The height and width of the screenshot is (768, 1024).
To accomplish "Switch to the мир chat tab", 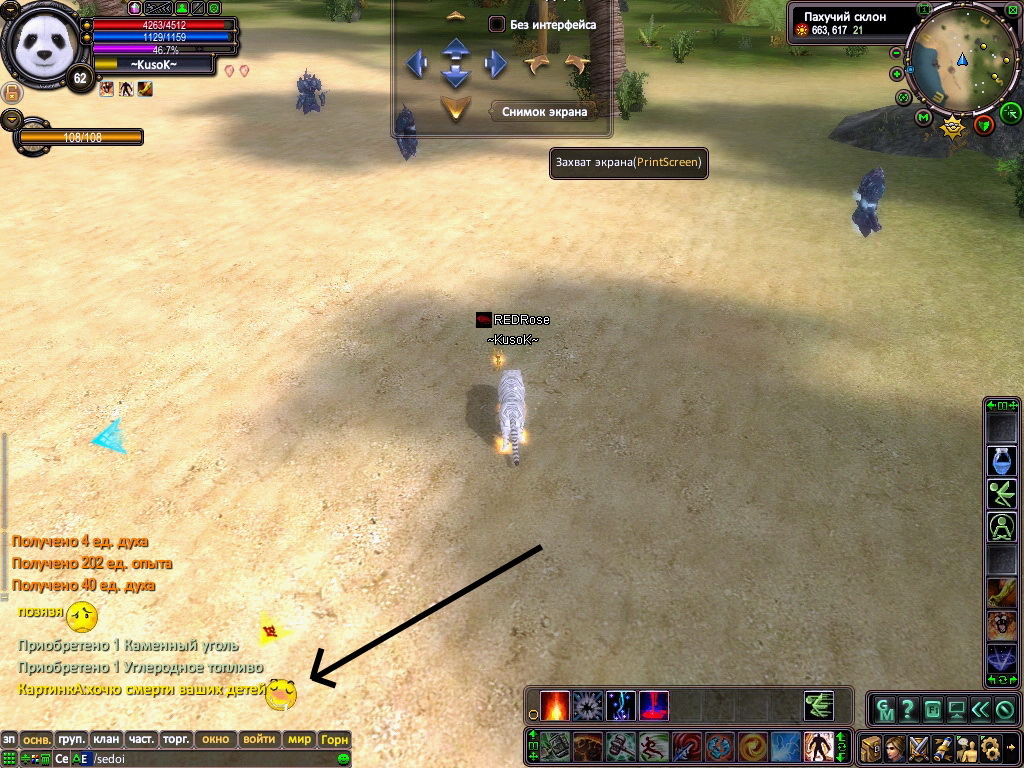I will 299,740.
